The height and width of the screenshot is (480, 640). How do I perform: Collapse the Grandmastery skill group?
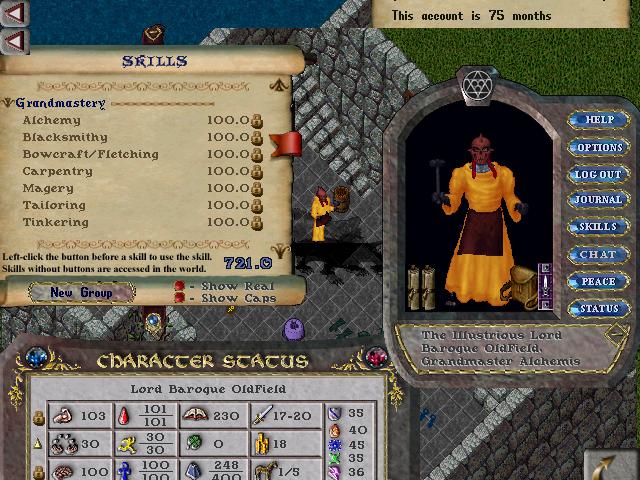8,103
